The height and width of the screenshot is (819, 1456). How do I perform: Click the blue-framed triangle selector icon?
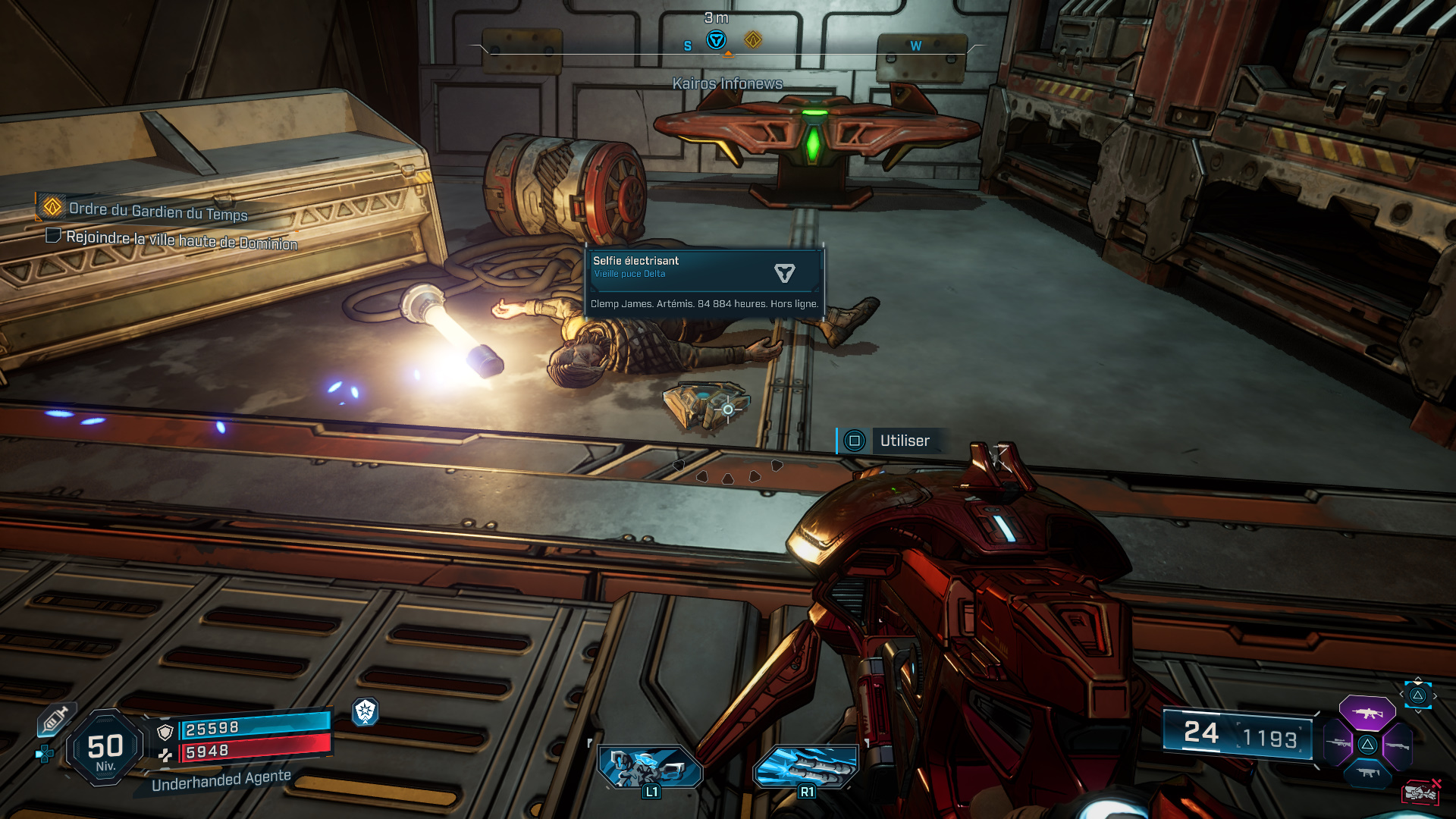(x=1417, y=695)
